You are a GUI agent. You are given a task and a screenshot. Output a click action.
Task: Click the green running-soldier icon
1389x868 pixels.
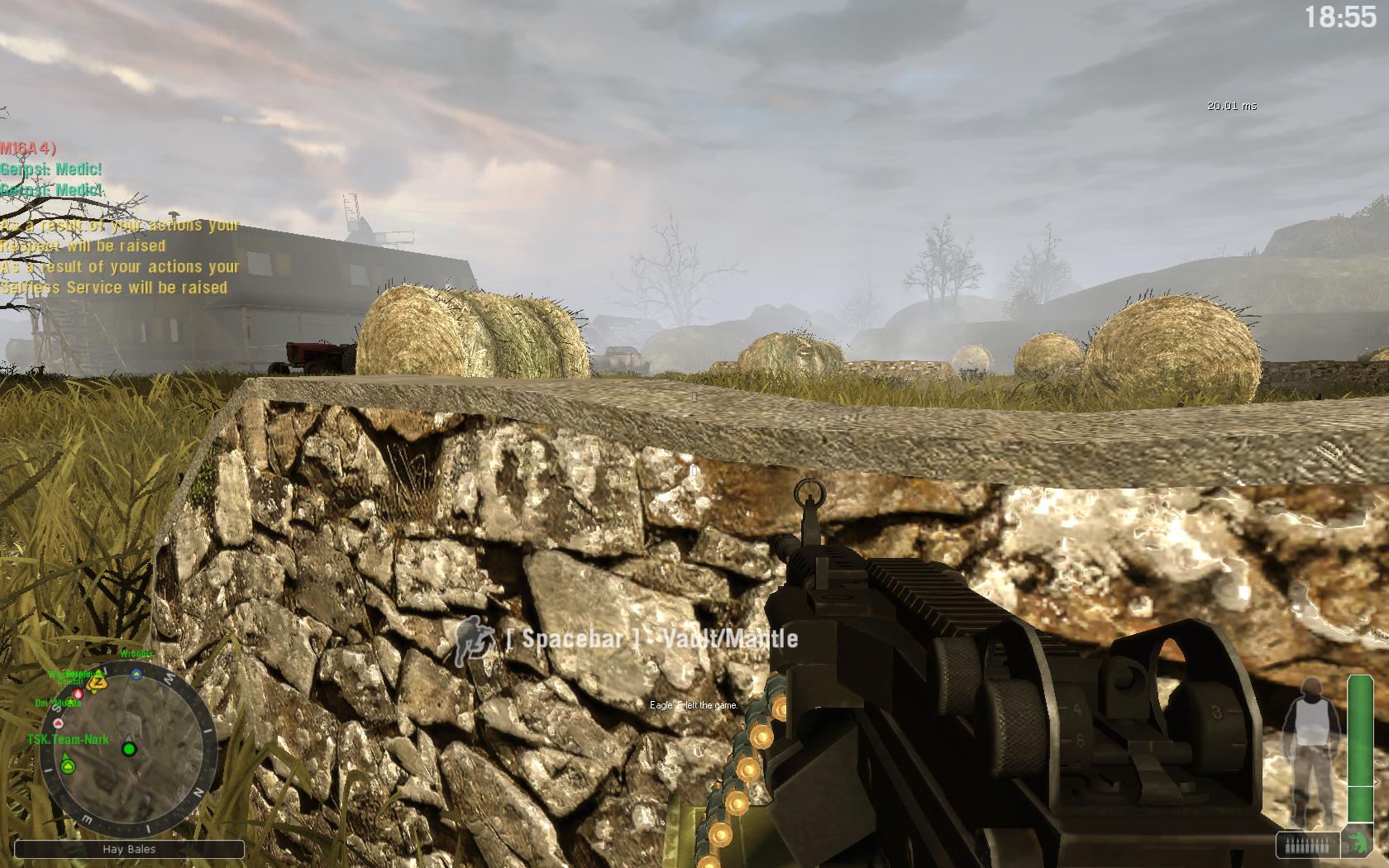pos(1357,844)
